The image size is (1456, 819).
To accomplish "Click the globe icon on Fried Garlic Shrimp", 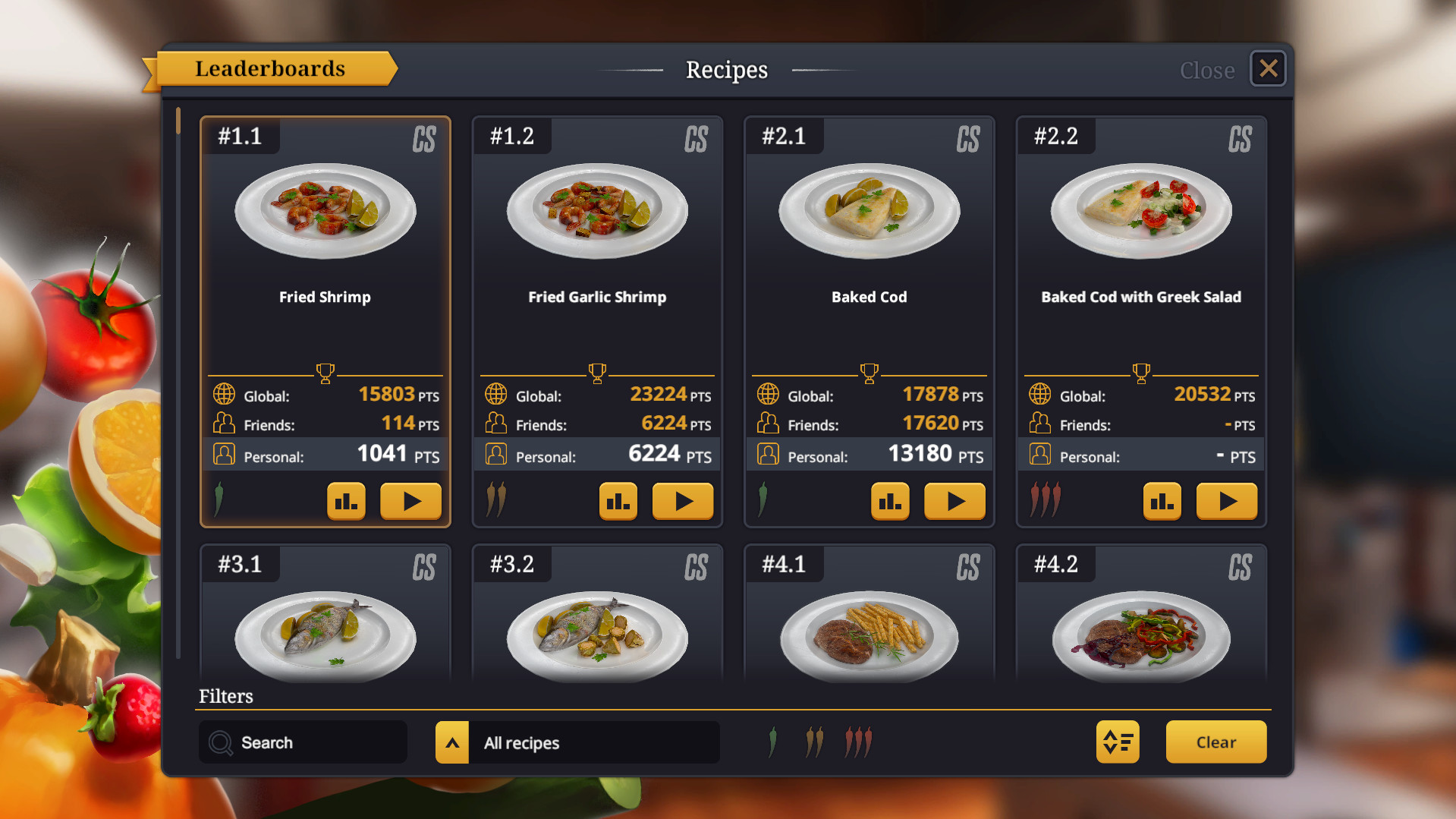I will tap(496, 394).
